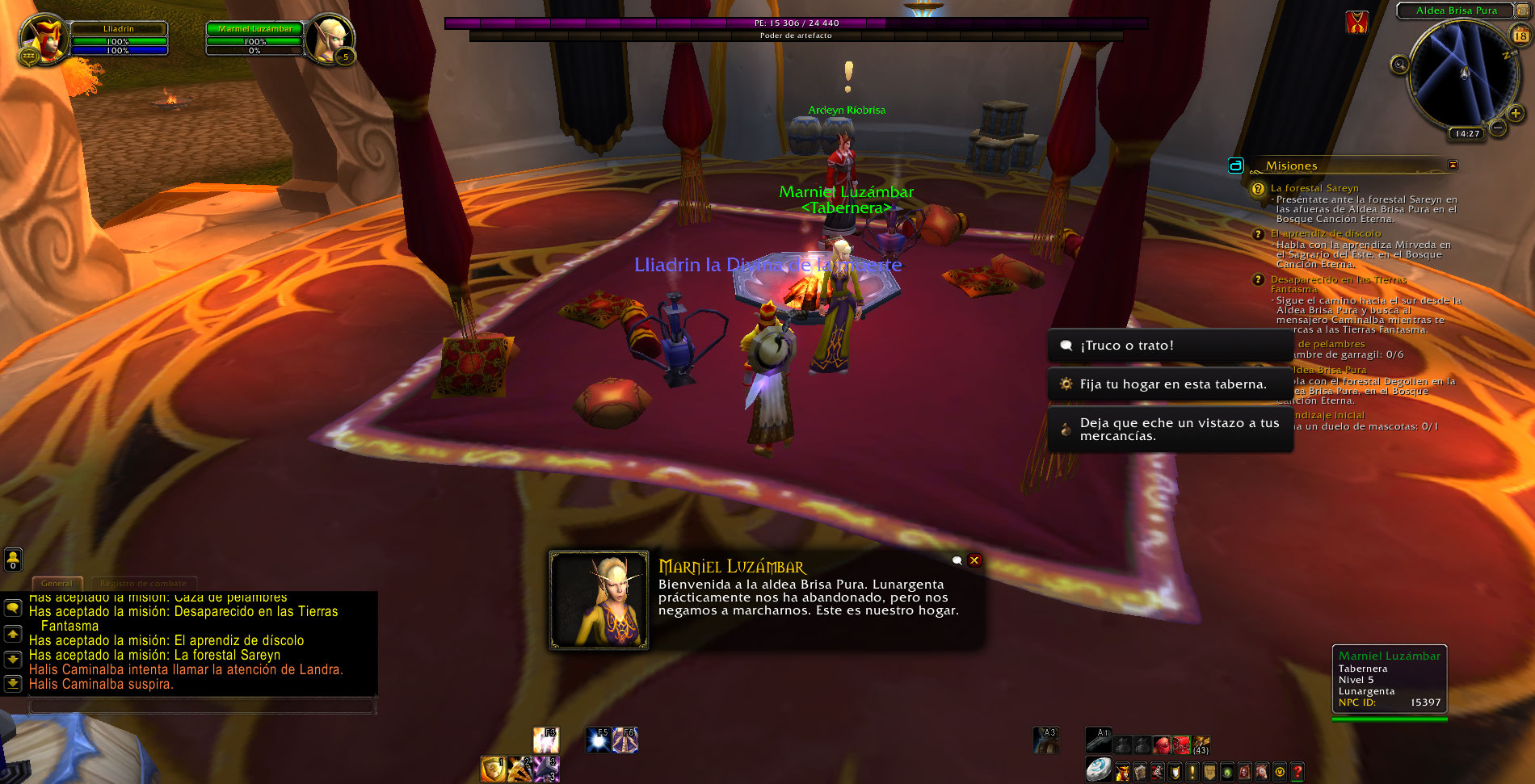Select the "La forestal Sareyn" quest entry
Viewport: 1535px width, 784px height.
coord(1314,188)
